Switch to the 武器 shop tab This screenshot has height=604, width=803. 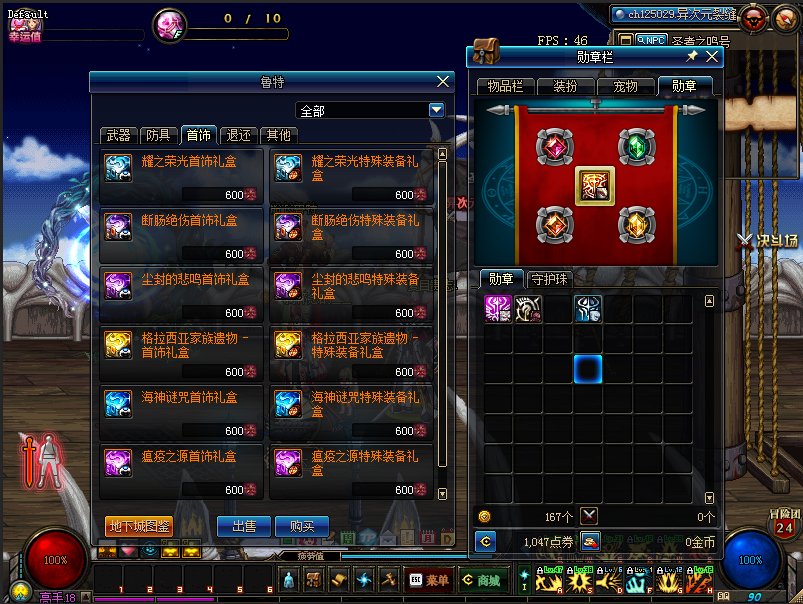pos(119,136)
